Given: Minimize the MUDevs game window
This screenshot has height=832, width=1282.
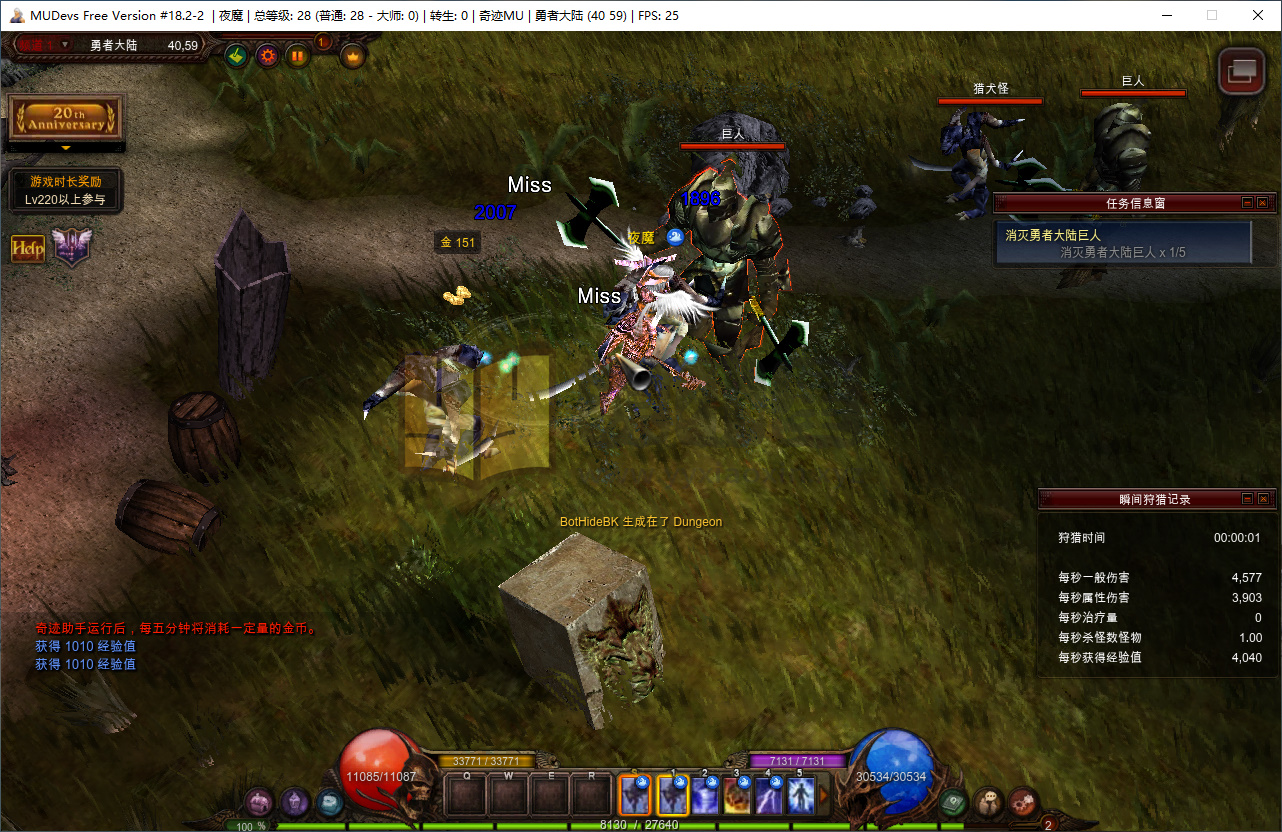Looking at the screenshot, I should click(1166, 15).
